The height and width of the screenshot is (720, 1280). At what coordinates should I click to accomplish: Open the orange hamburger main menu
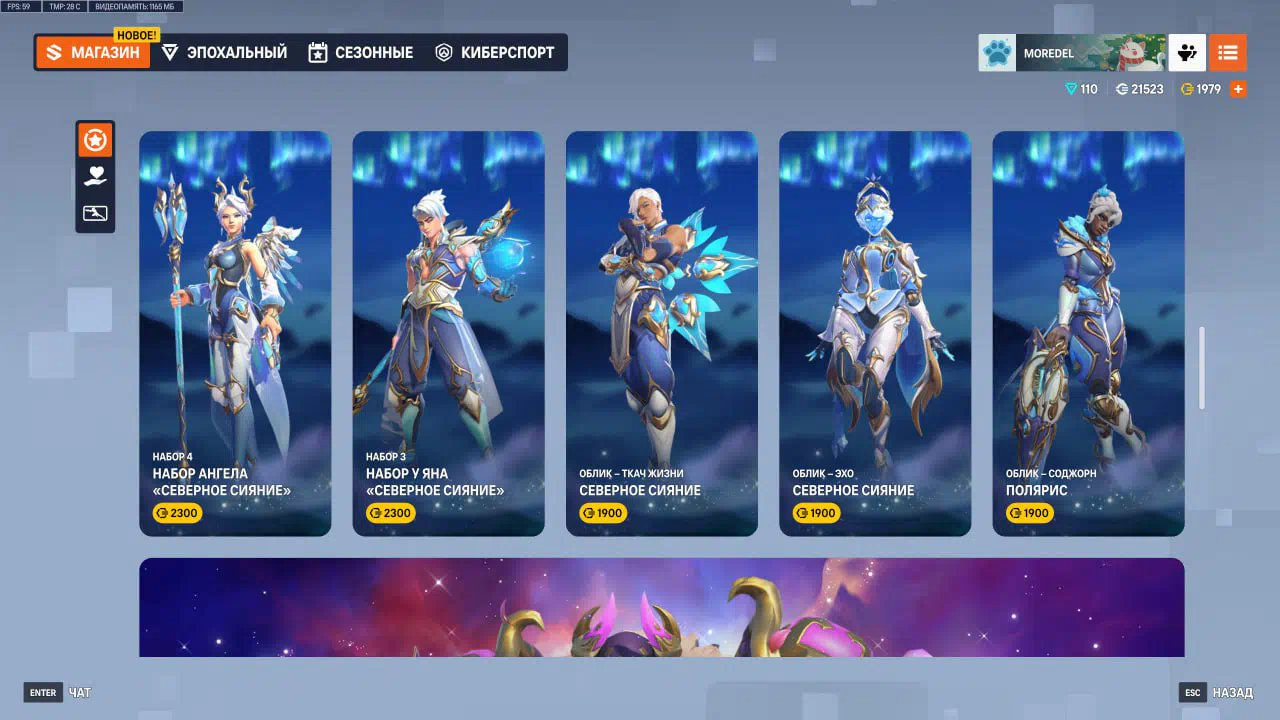pyautogui.click(x=1228, y=53)
